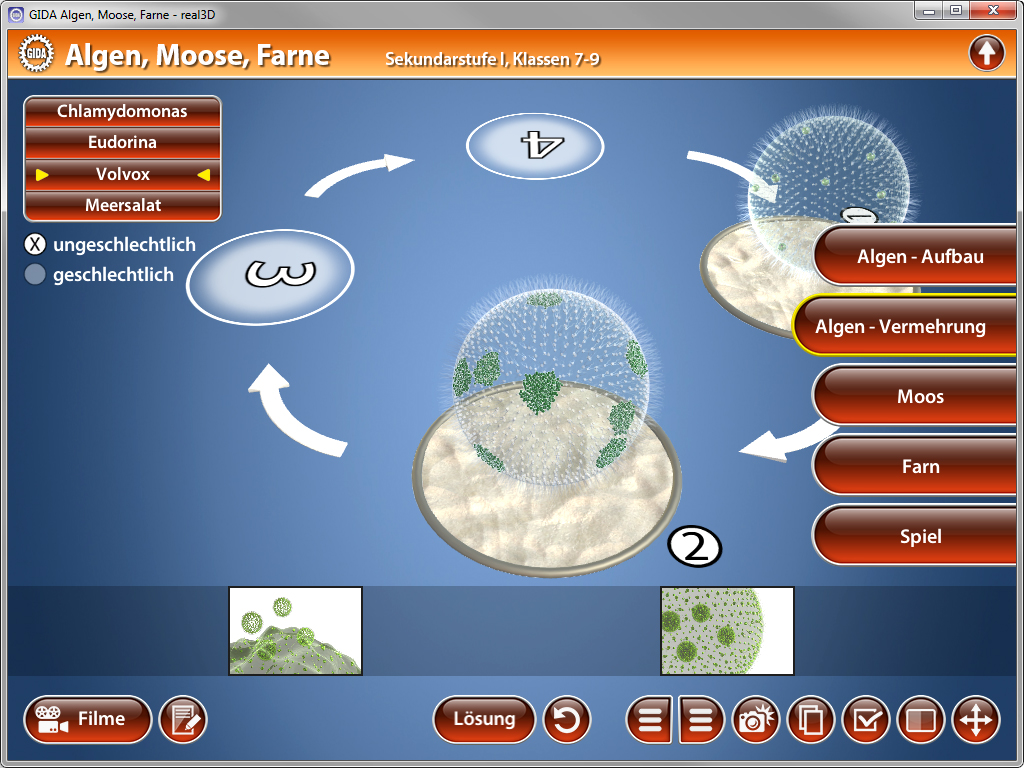Select the Volvox entry
Image resolution: width=1024 pixels, height=768 pixels.
[122, 174]
